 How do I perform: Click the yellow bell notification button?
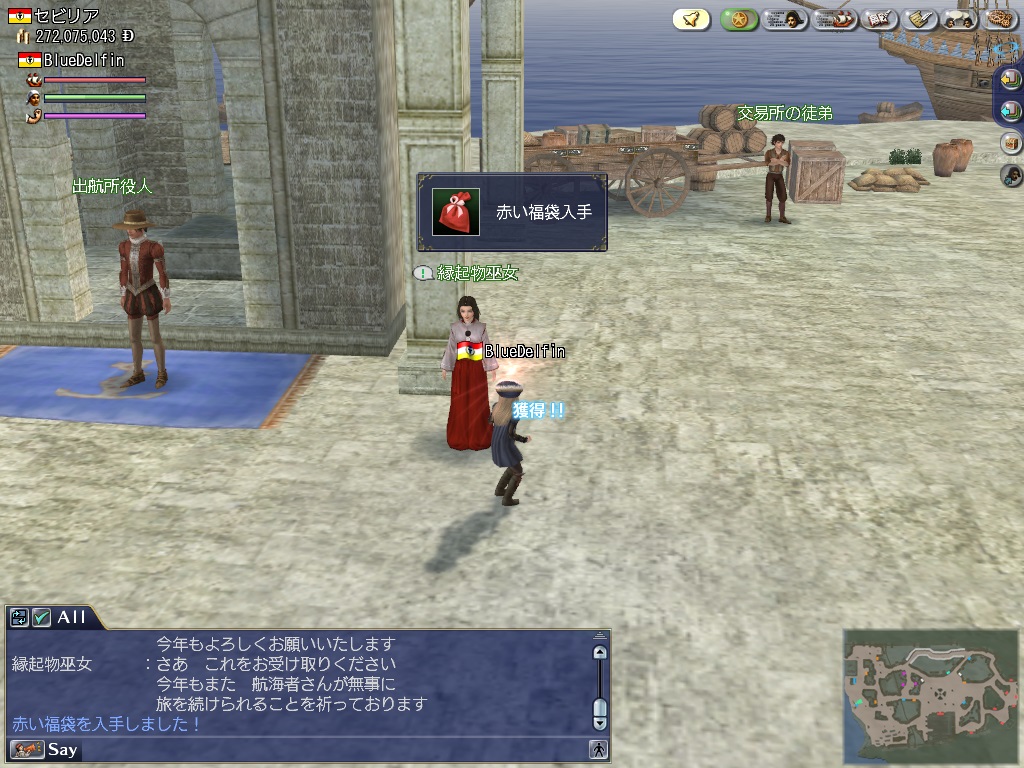click(x=691, y=19)
